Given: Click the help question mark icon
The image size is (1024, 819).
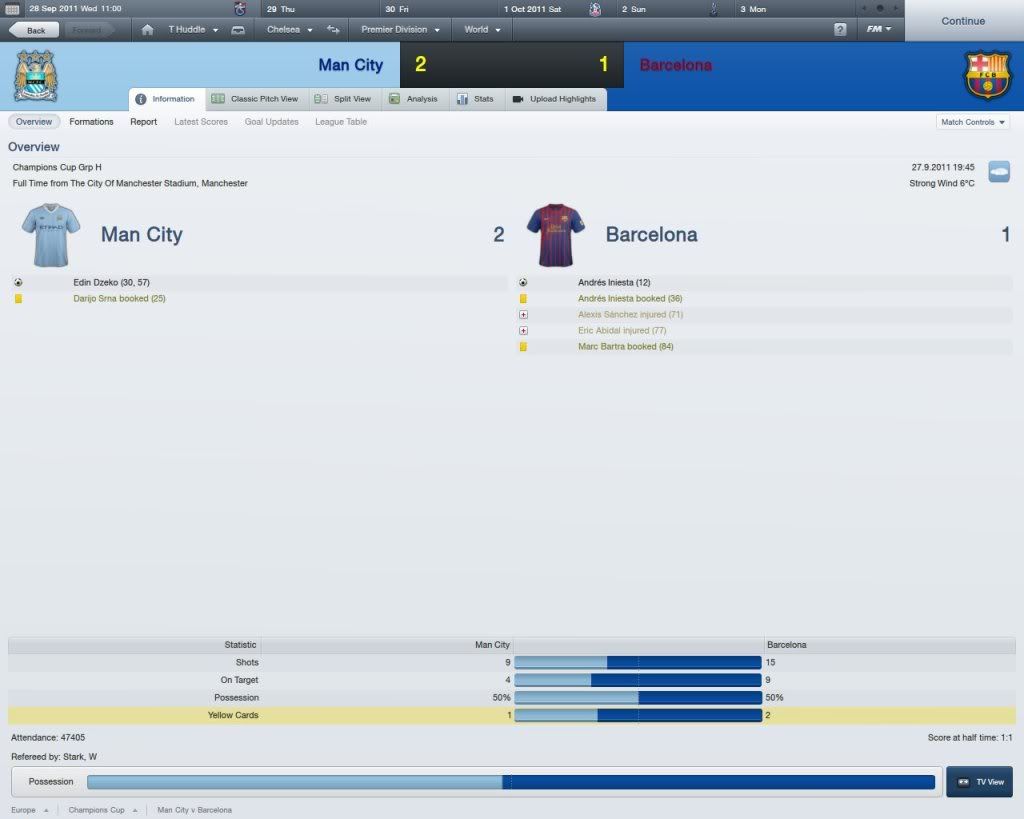Looking at the screenshot, I should click(x=840, y=30).
